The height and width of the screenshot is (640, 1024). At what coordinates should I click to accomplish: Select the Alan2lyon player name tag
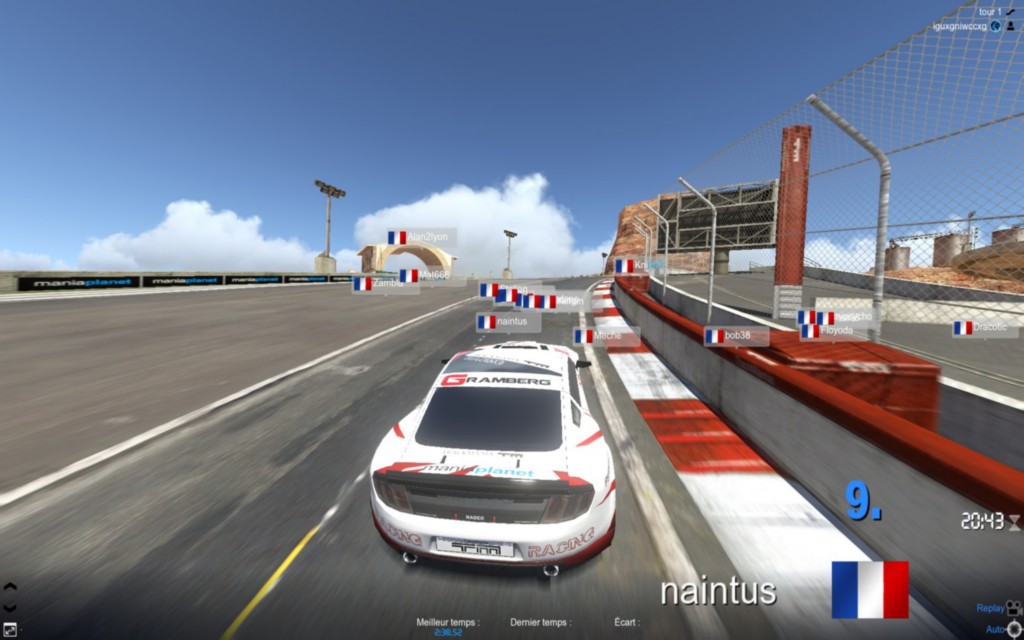tap(421, 237)
